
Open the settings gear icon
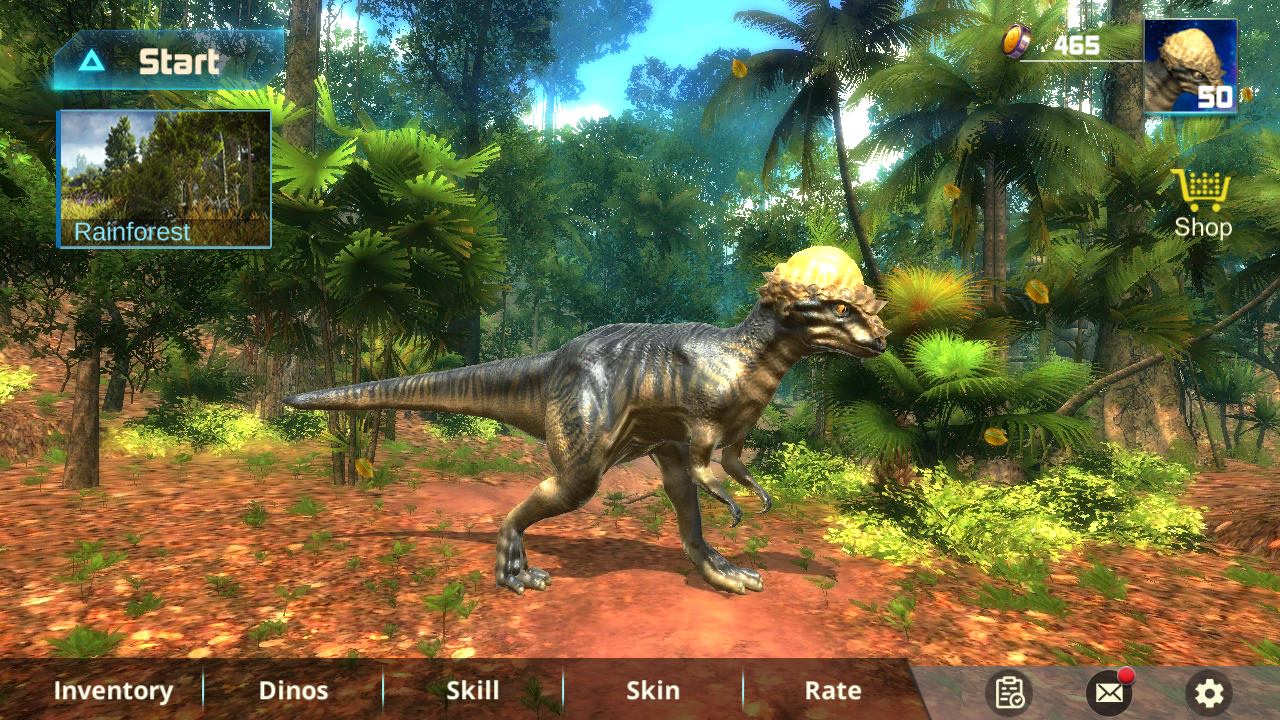pos(1208,693)
